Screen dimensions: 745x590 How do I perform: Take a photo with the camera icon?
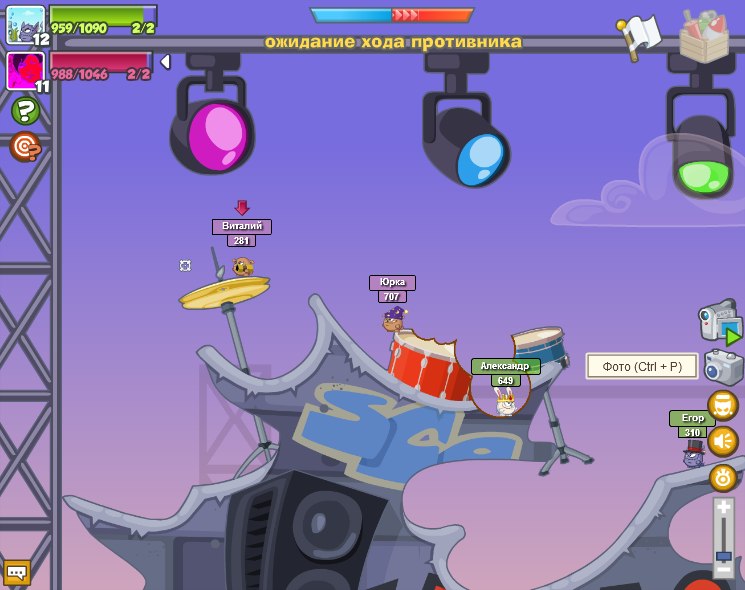pos(722,367)
